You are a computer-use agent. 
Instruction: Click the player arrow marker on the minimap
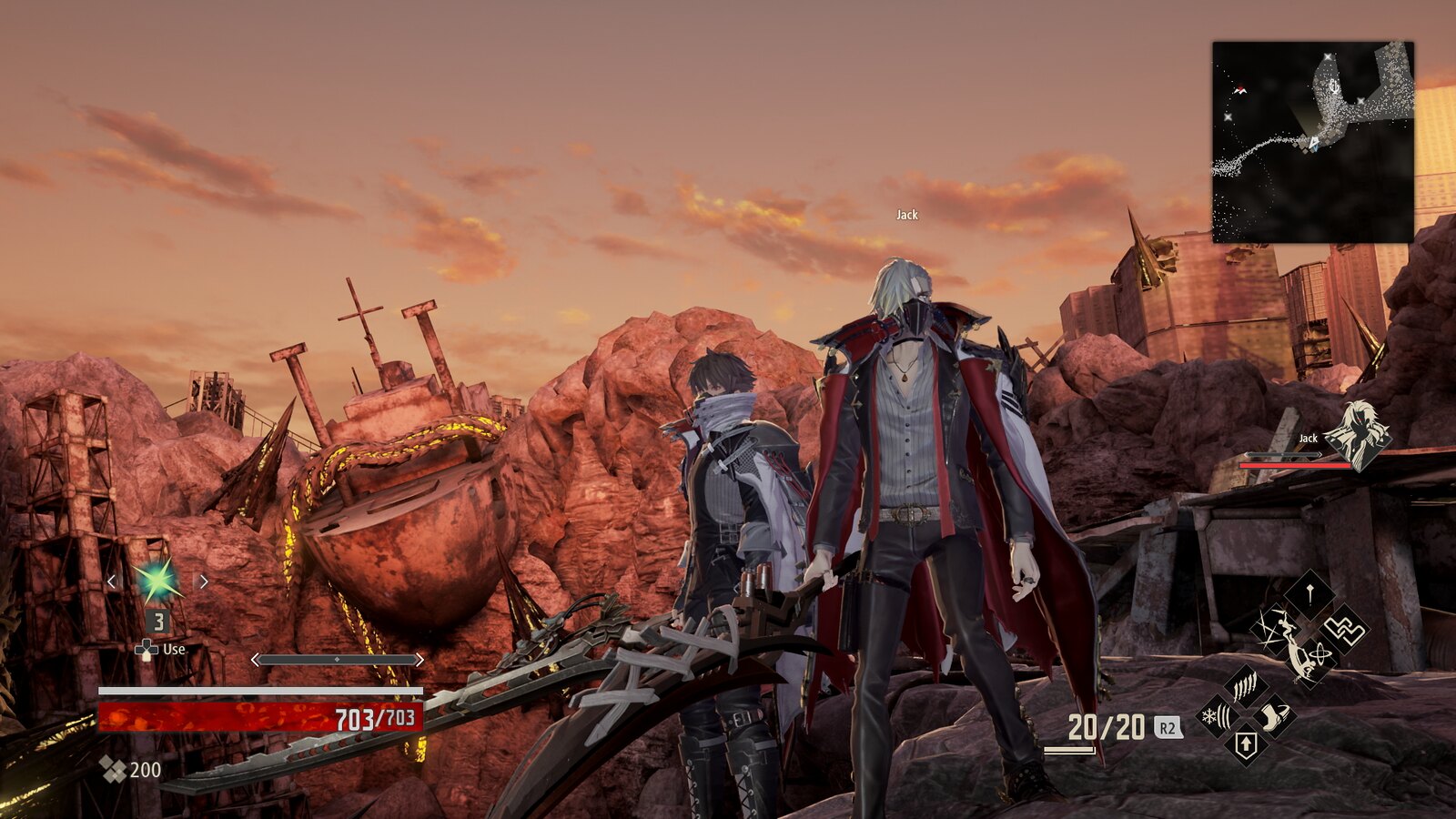click(x=1313, y=142)
